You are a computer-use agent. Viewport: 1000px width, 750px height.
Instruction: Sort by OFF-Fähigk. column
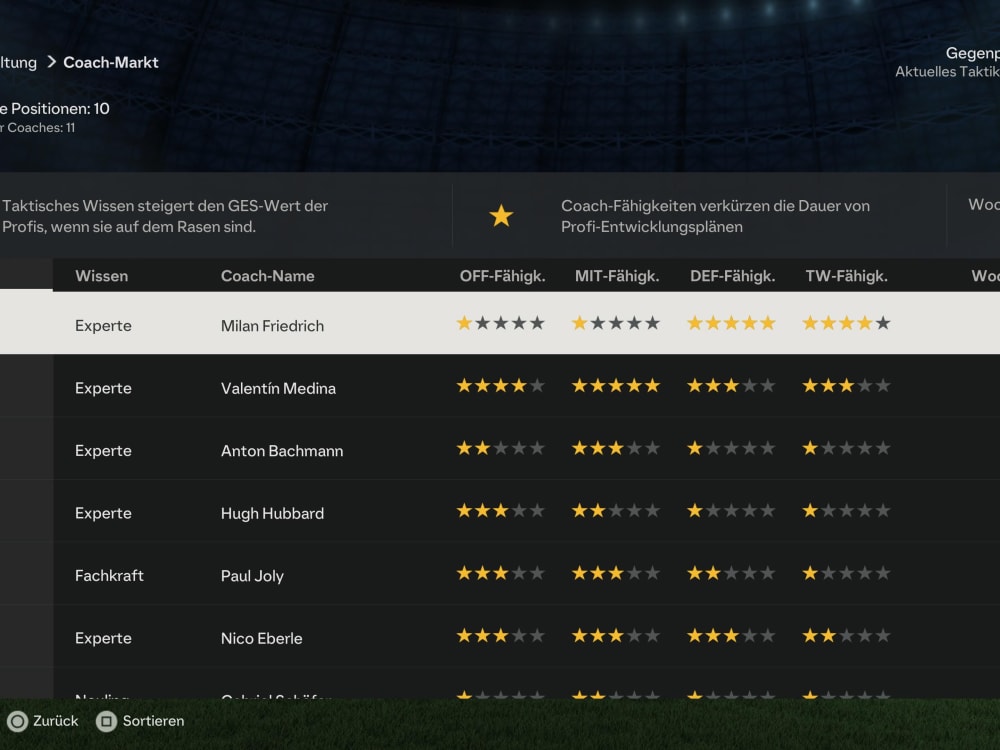tap(502, 276)
